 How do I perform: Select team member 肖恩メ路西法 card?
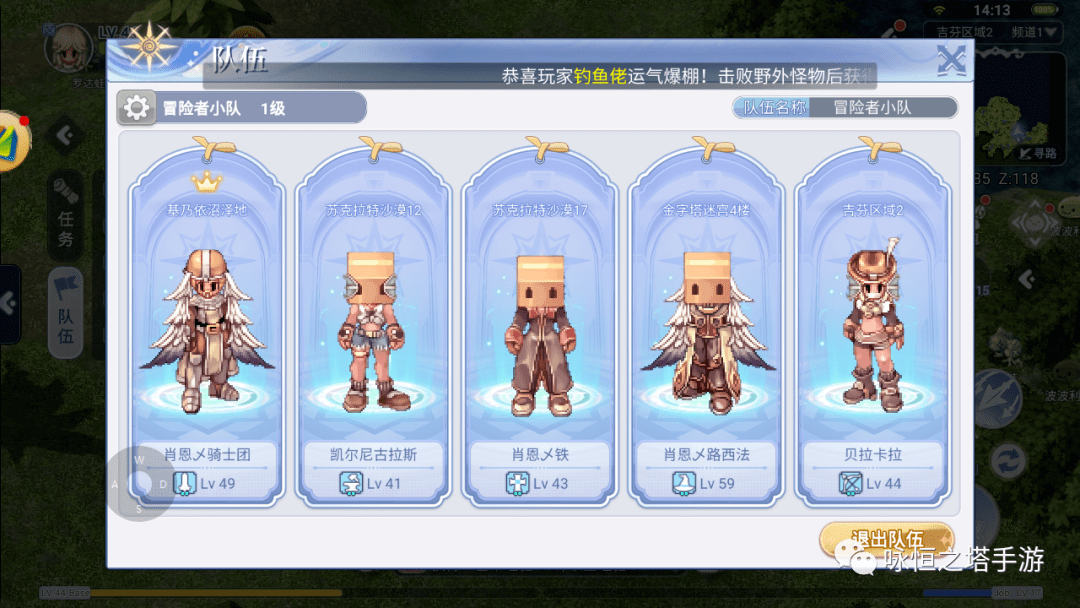click(706, 320)
